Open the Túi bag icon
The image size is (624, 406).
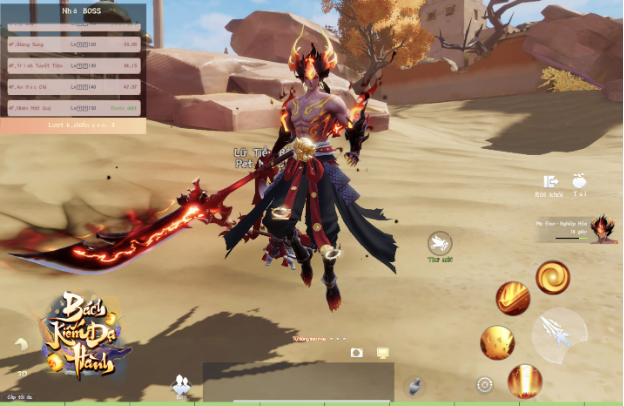[x=578, y=182]
